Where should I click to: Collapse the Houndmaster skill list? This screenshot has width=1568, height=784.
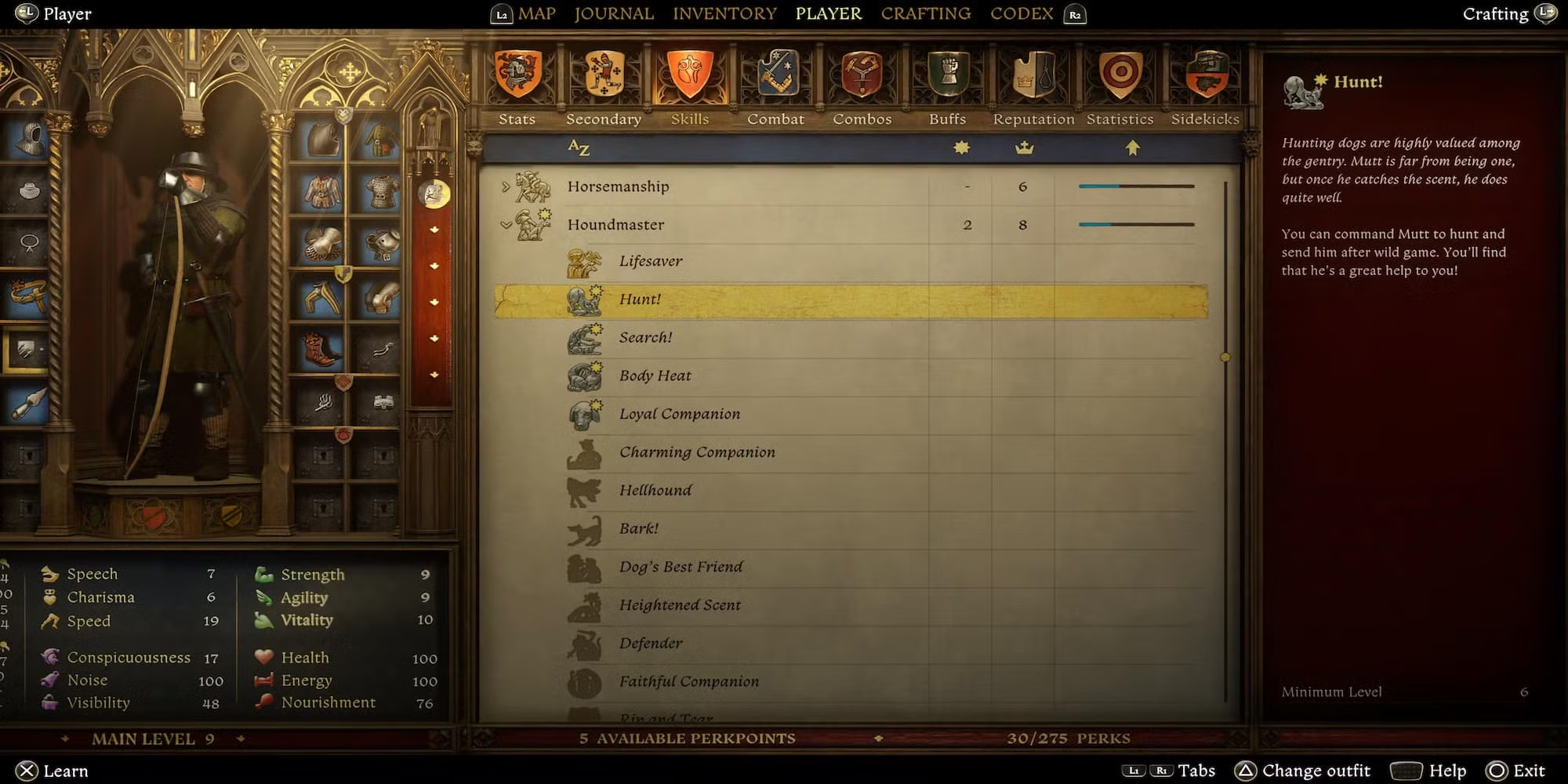(505, 224)
